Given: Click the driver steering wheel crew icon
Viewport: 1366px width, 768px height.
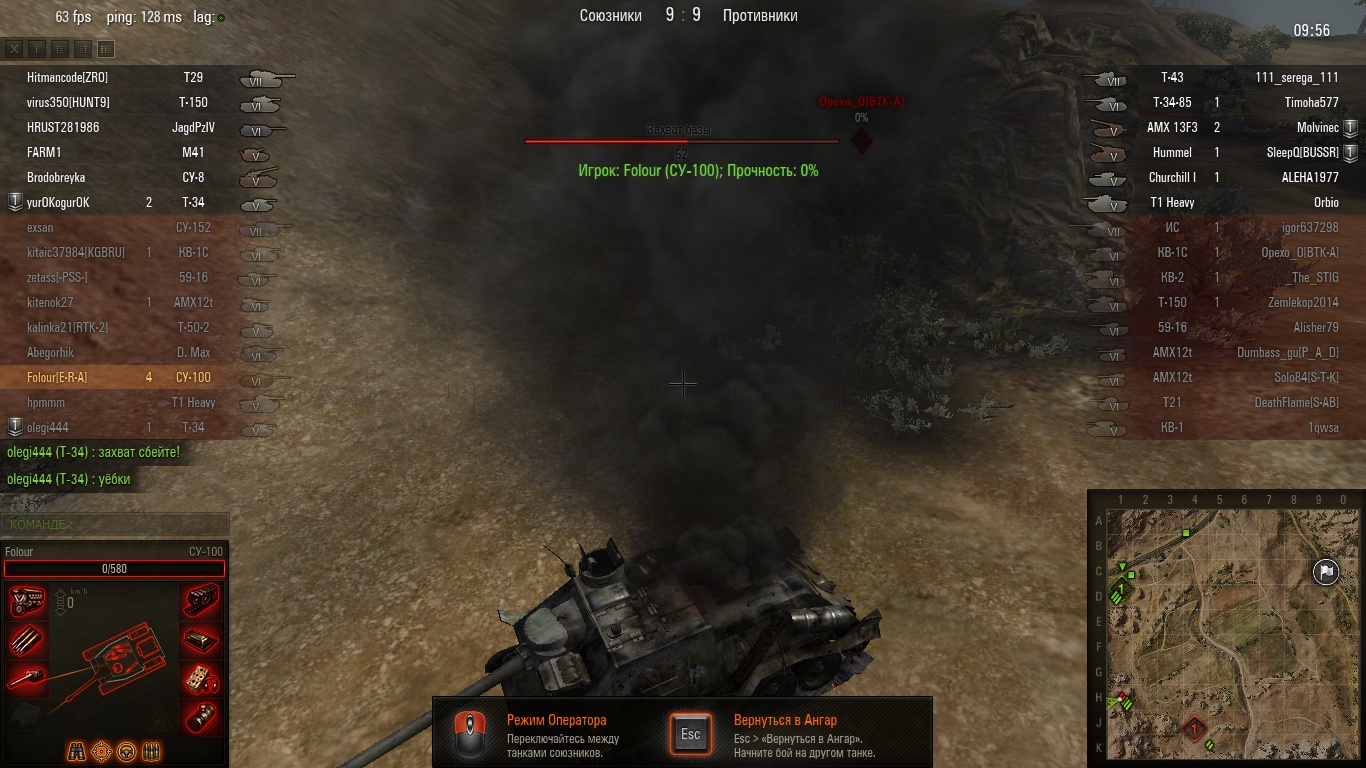Looking at the screenshot, I should [127, 751].
